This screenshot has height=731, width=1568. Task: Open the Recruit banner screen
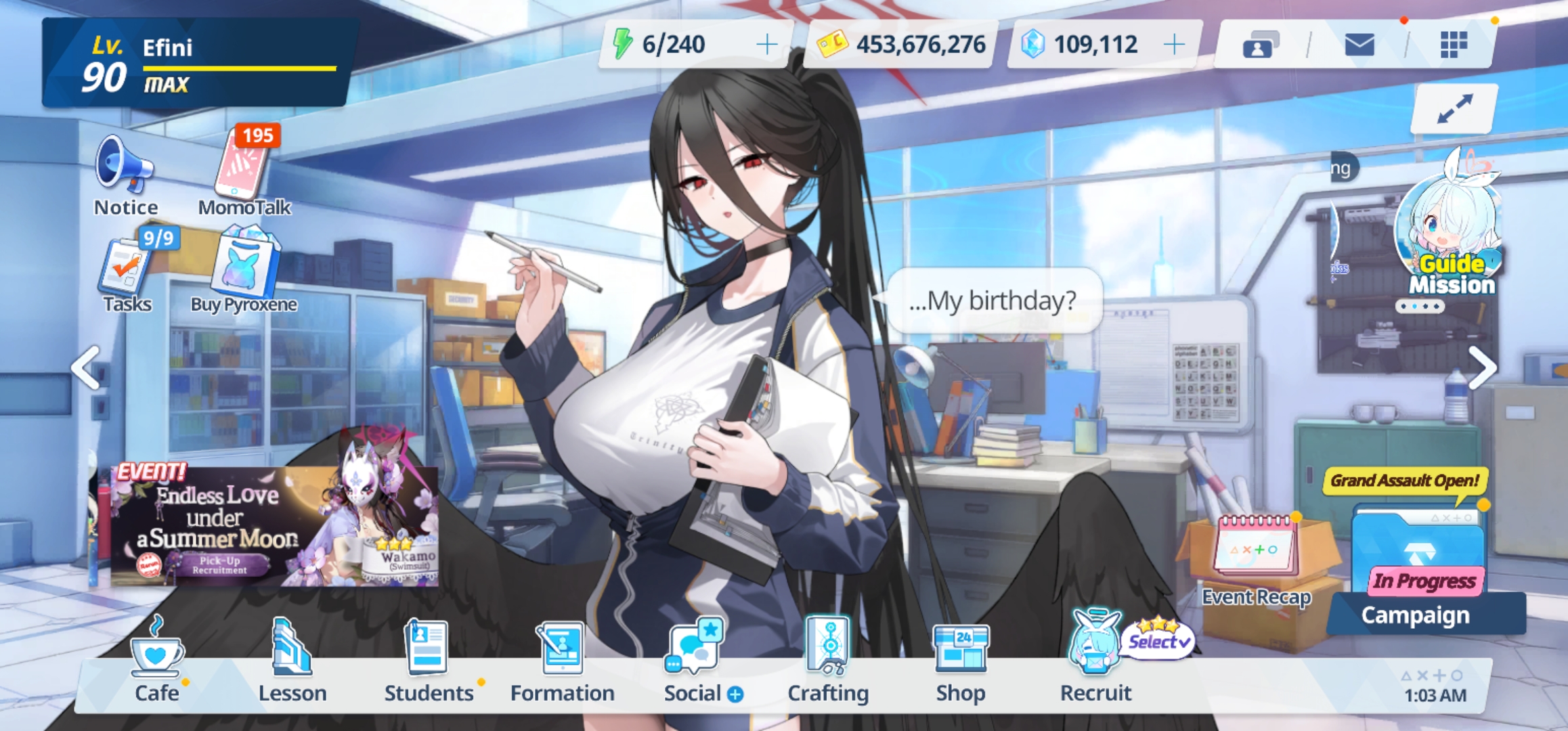pos(1095,660)
